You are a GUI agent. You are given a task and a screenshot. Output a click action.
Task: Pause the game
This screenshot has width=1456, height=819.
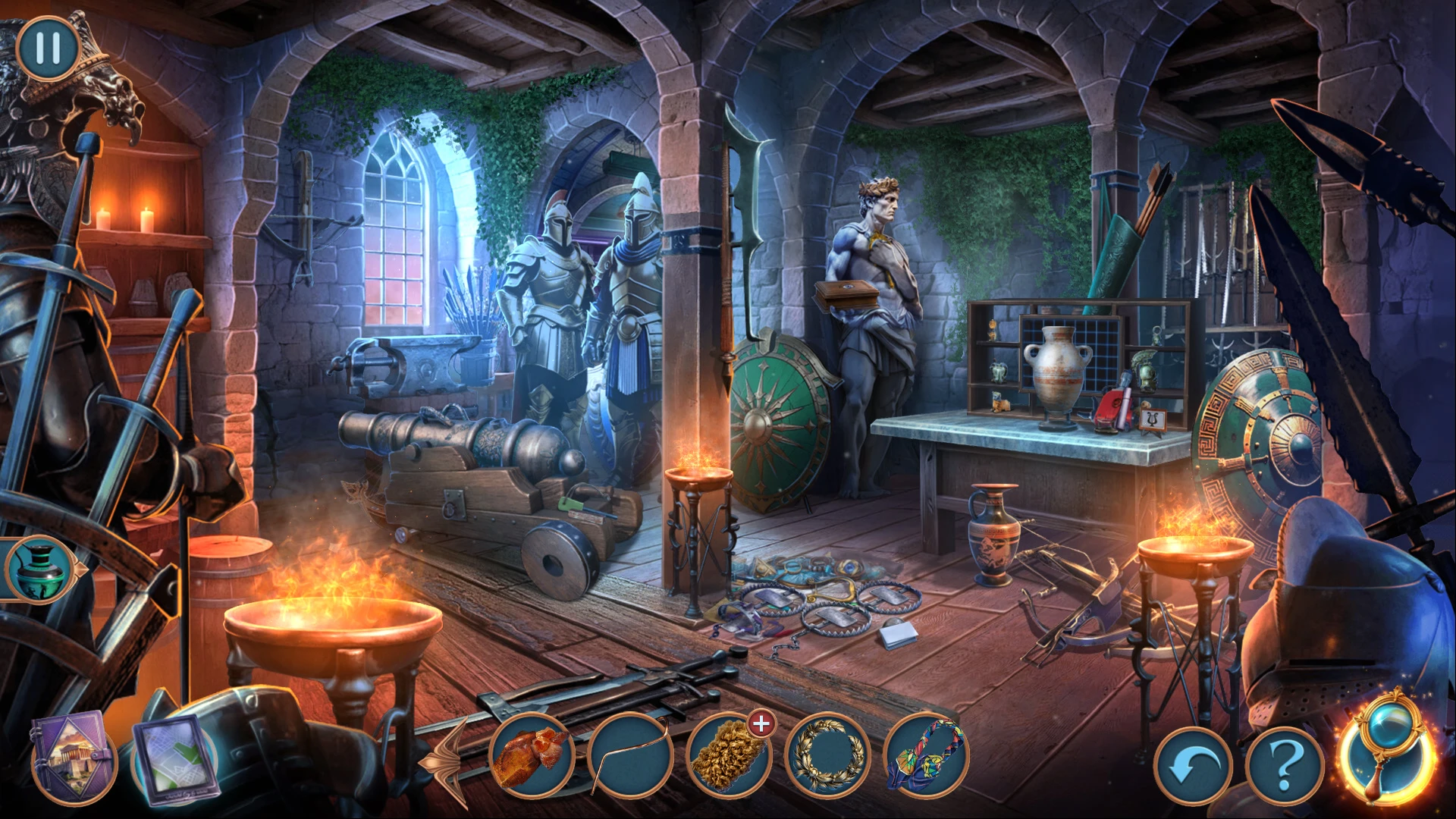(x=47, y=47)
